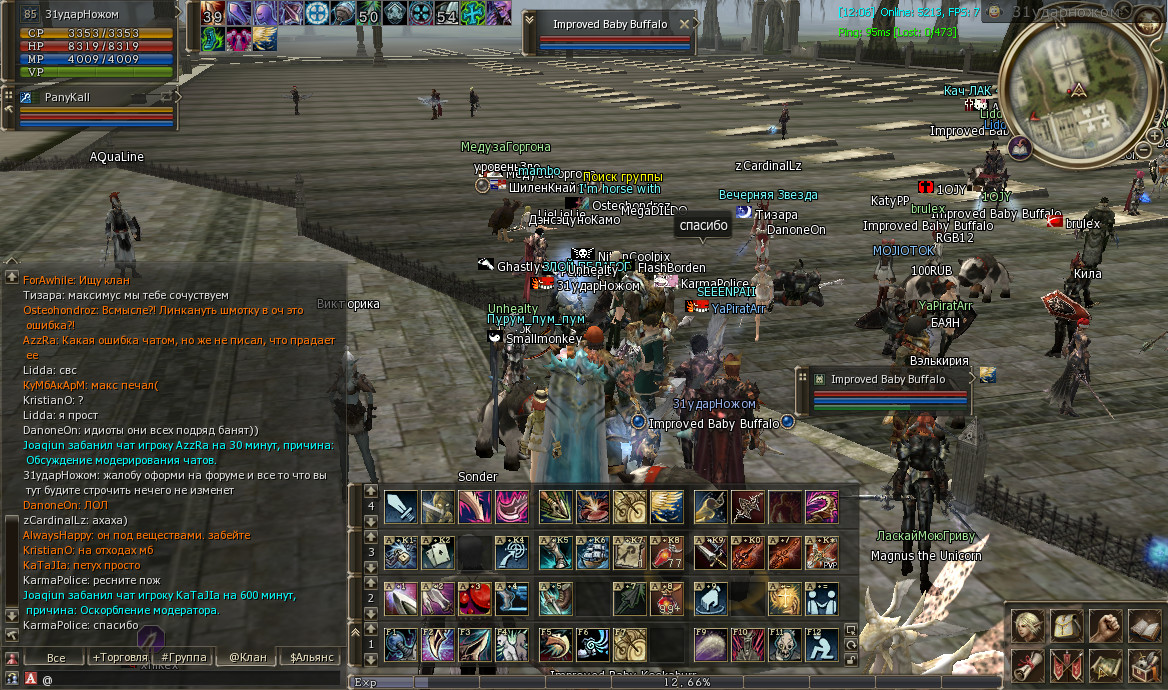Open the system menu chest icon
Image resolution: width=1168 pixels, height=690 pixels.
1144,665
